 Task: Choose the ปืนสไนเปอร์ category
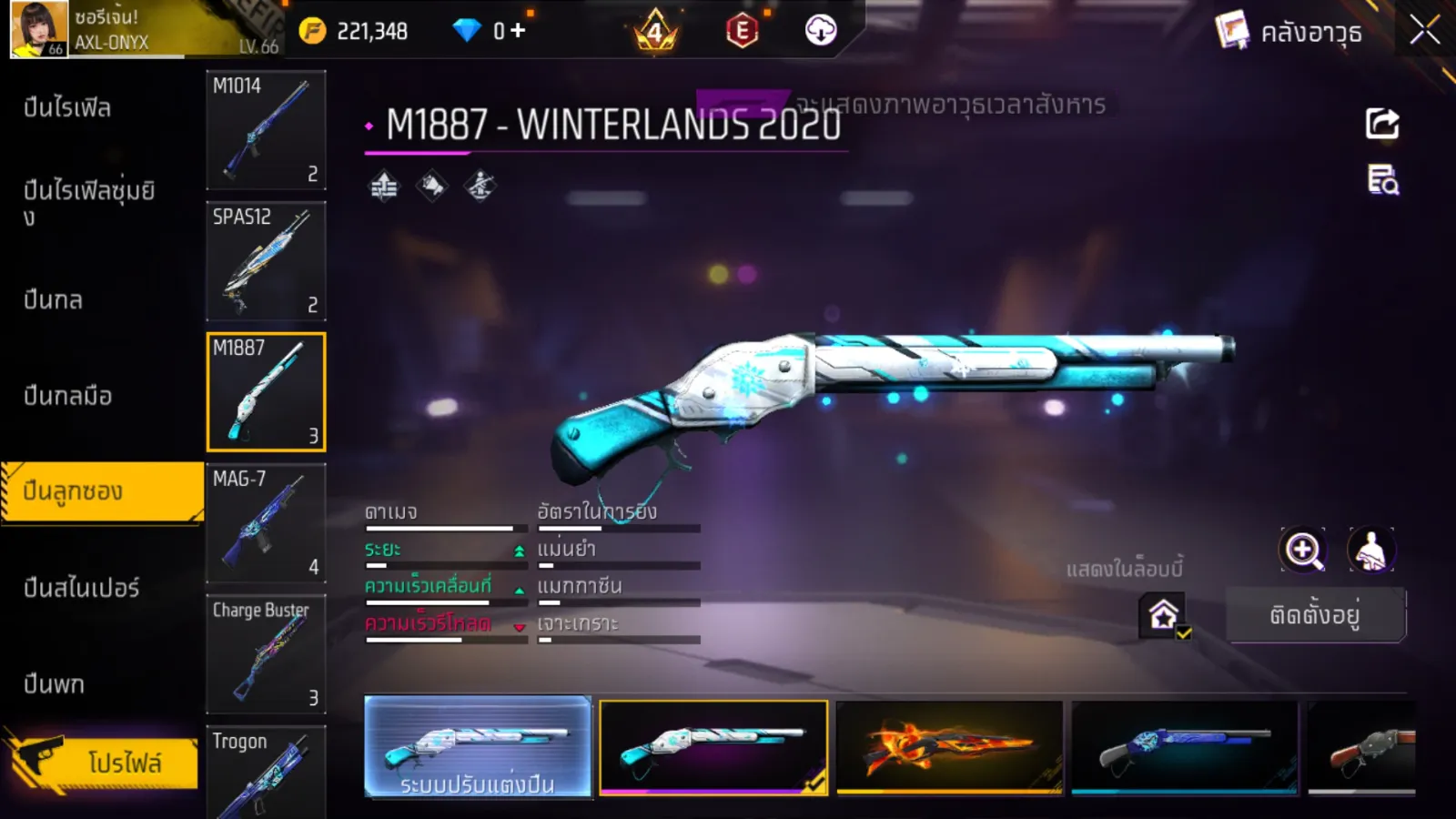(82, 588)
